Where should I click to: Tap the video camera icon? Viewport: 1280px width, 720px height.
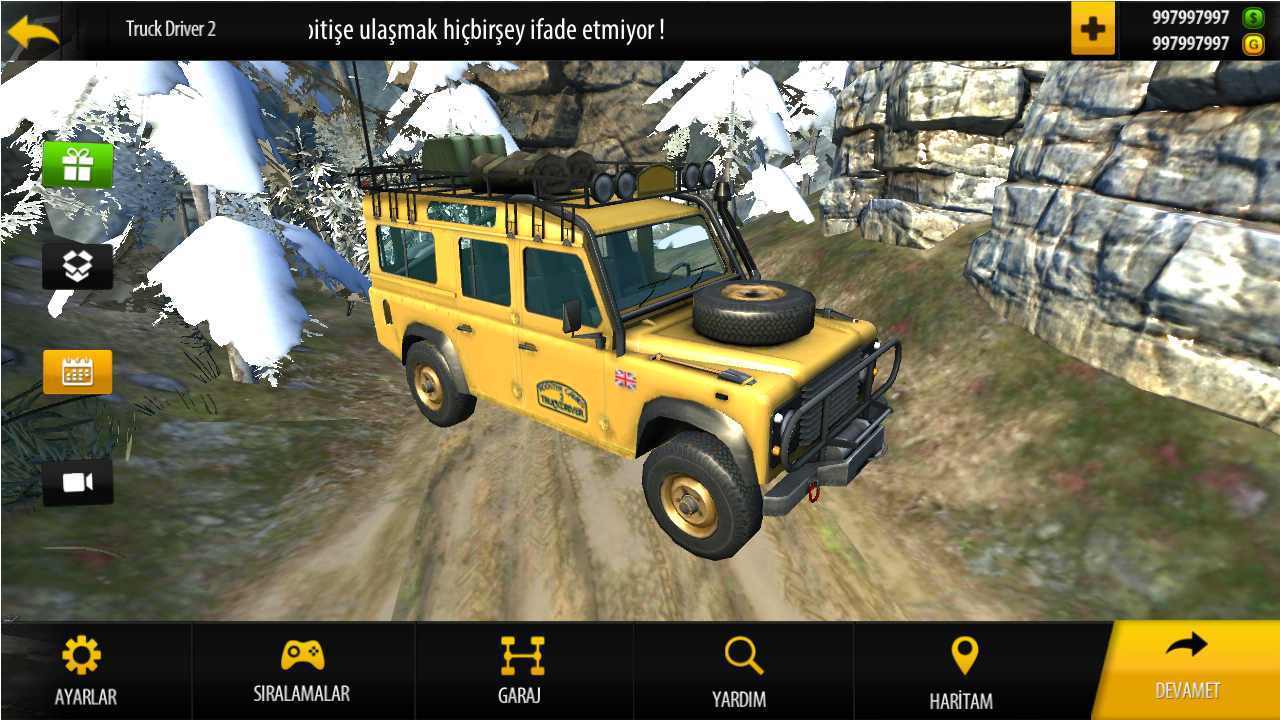(77, 483)
